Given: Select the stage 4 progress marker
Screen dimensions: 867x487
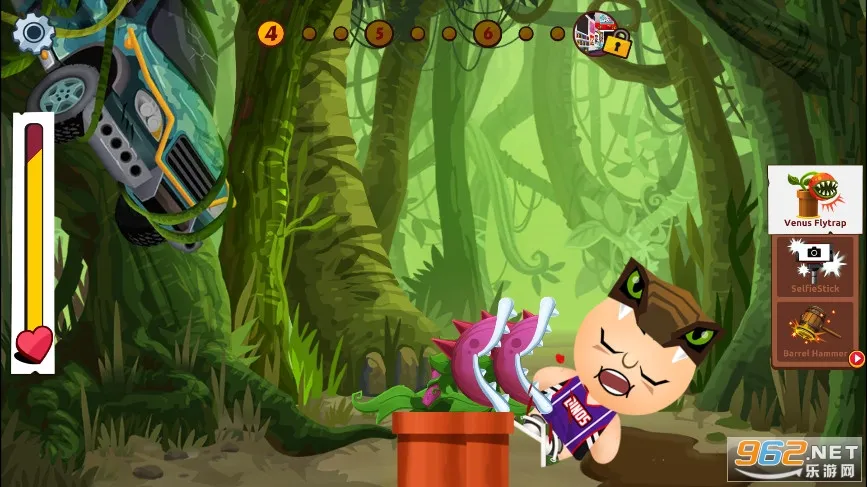Looking at the screenshot, I should [271, 34].
